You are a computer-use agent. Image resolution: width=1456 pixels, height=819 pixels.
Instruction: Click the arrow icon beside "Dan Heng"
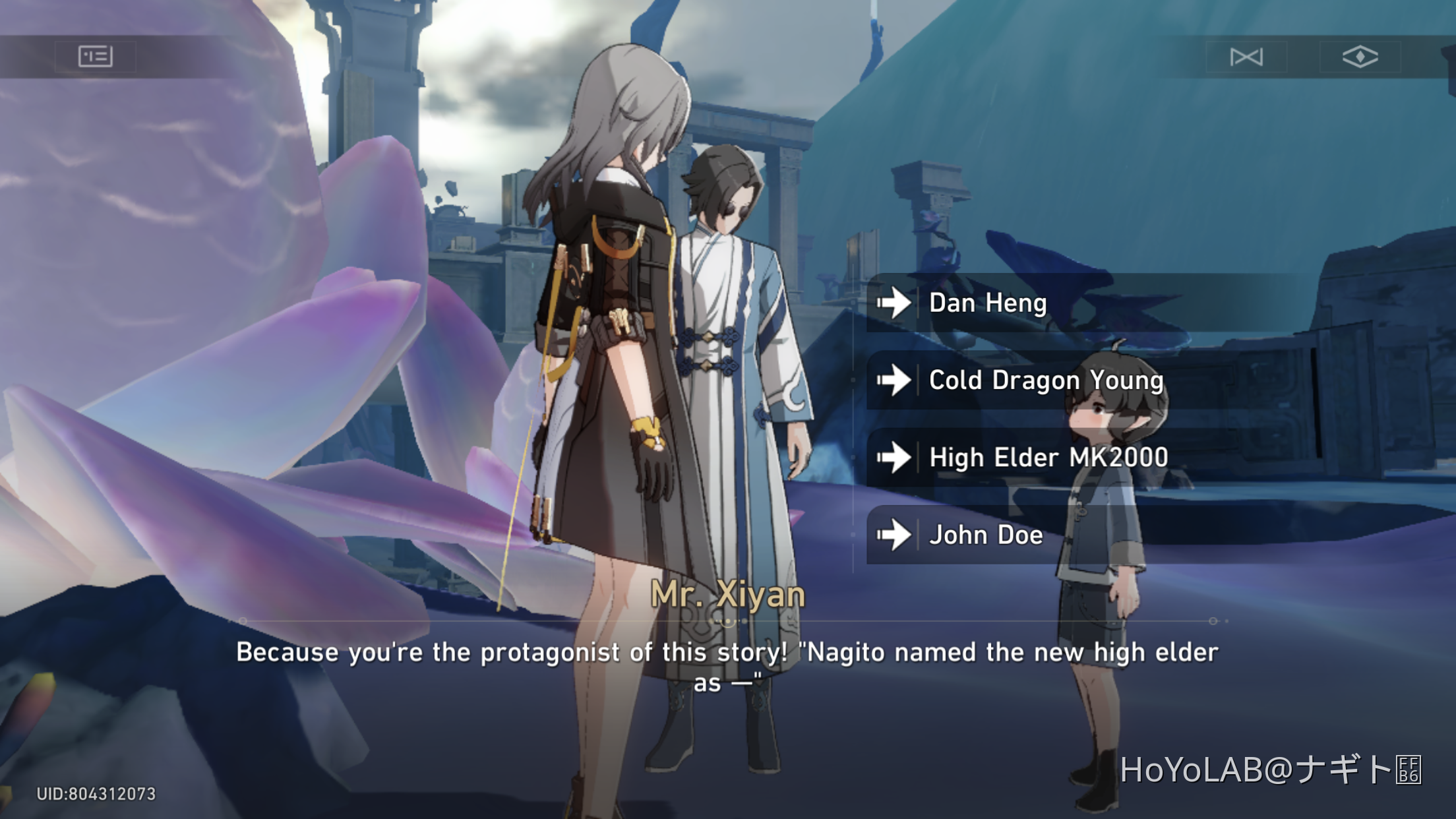[894, 303]
